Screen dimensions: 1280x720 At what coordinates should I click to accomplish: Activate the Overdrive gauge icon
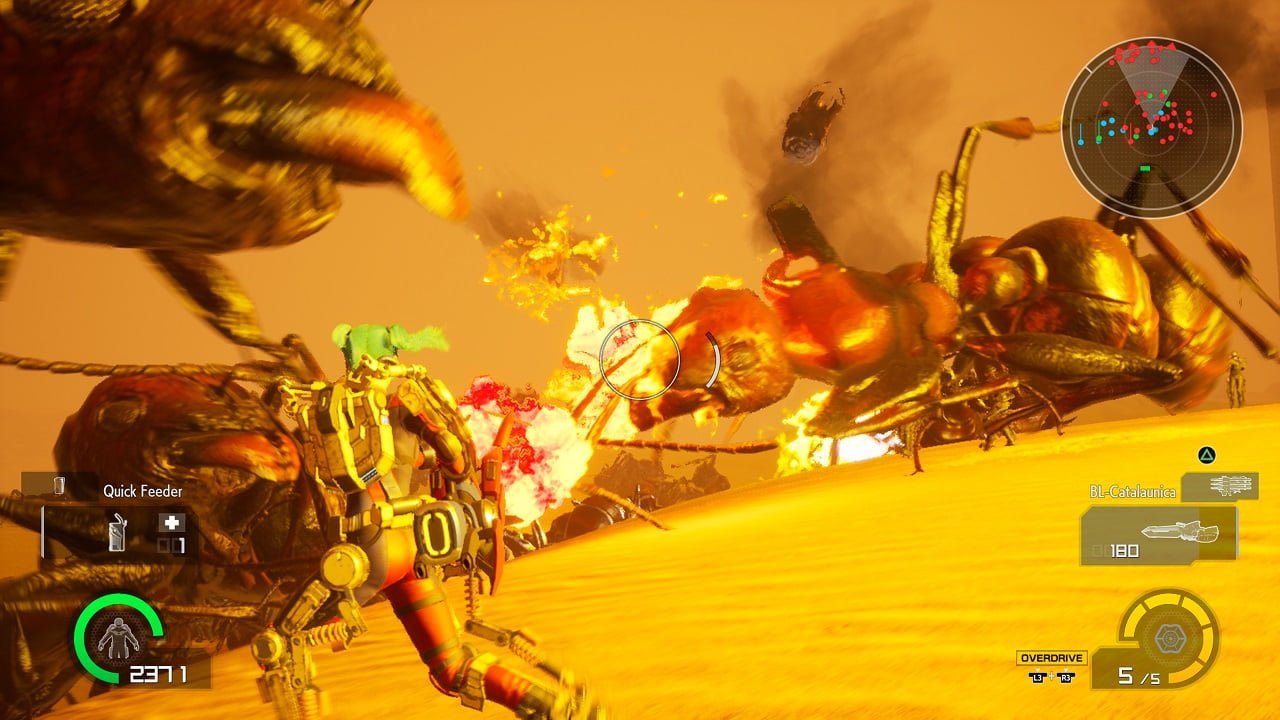(1168, 637)
